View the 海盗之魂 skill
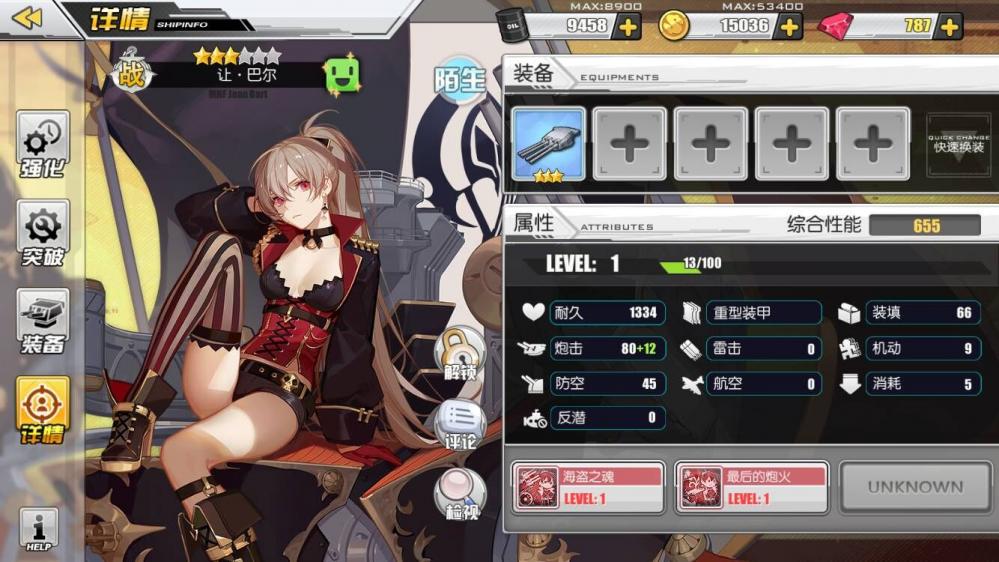The image size is (999, 562). tap(589, 487)
